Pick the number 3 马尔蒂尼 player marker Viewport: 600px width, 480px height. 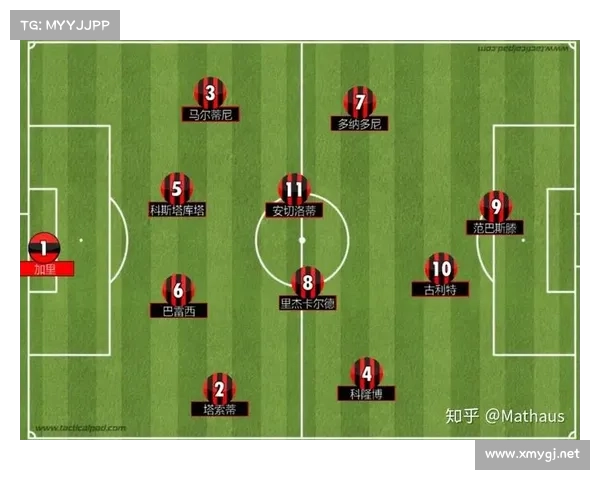(x=210, y=94)
